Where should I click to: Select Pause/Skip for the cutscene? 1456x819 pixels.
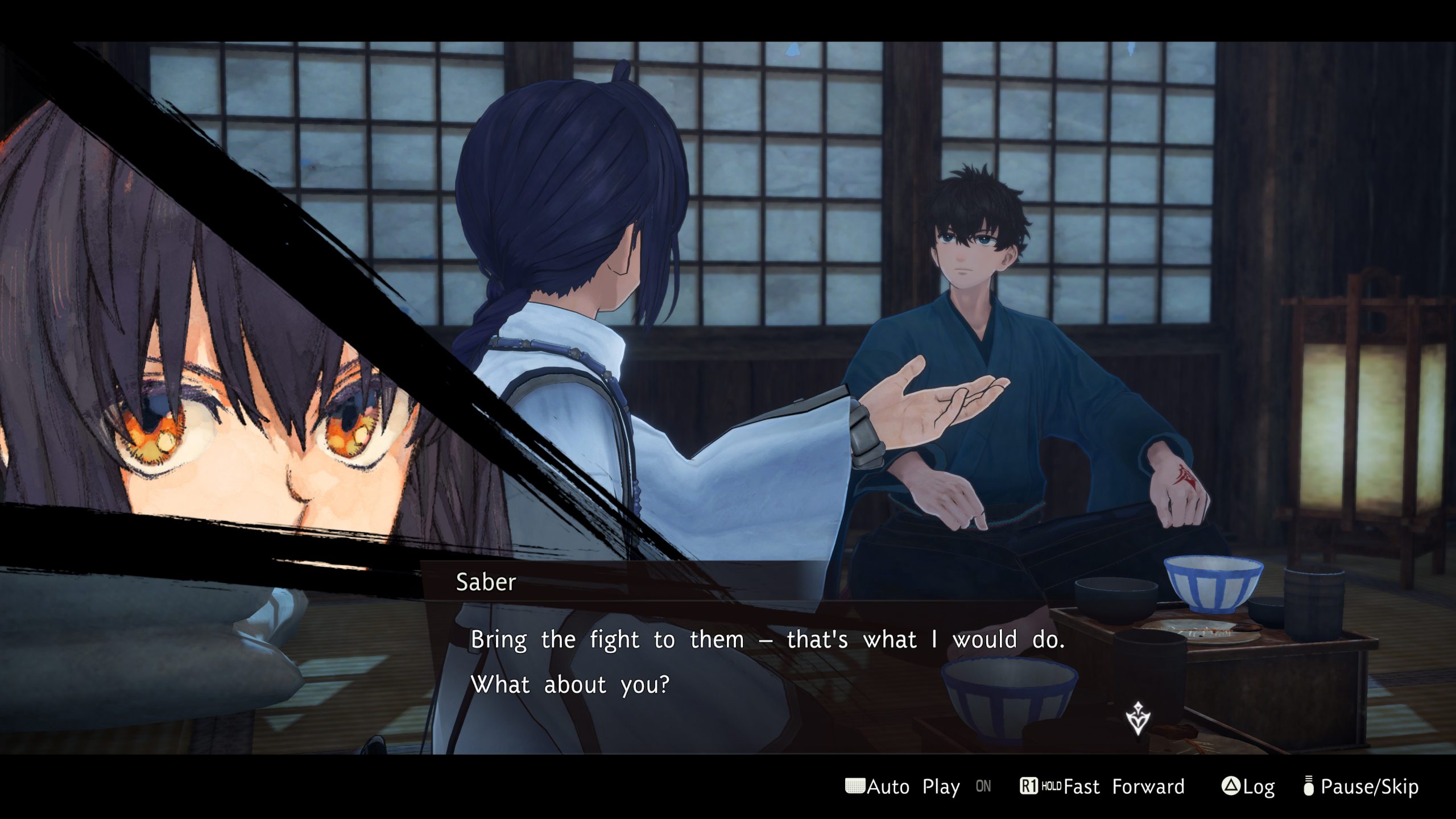[1361, 787]
